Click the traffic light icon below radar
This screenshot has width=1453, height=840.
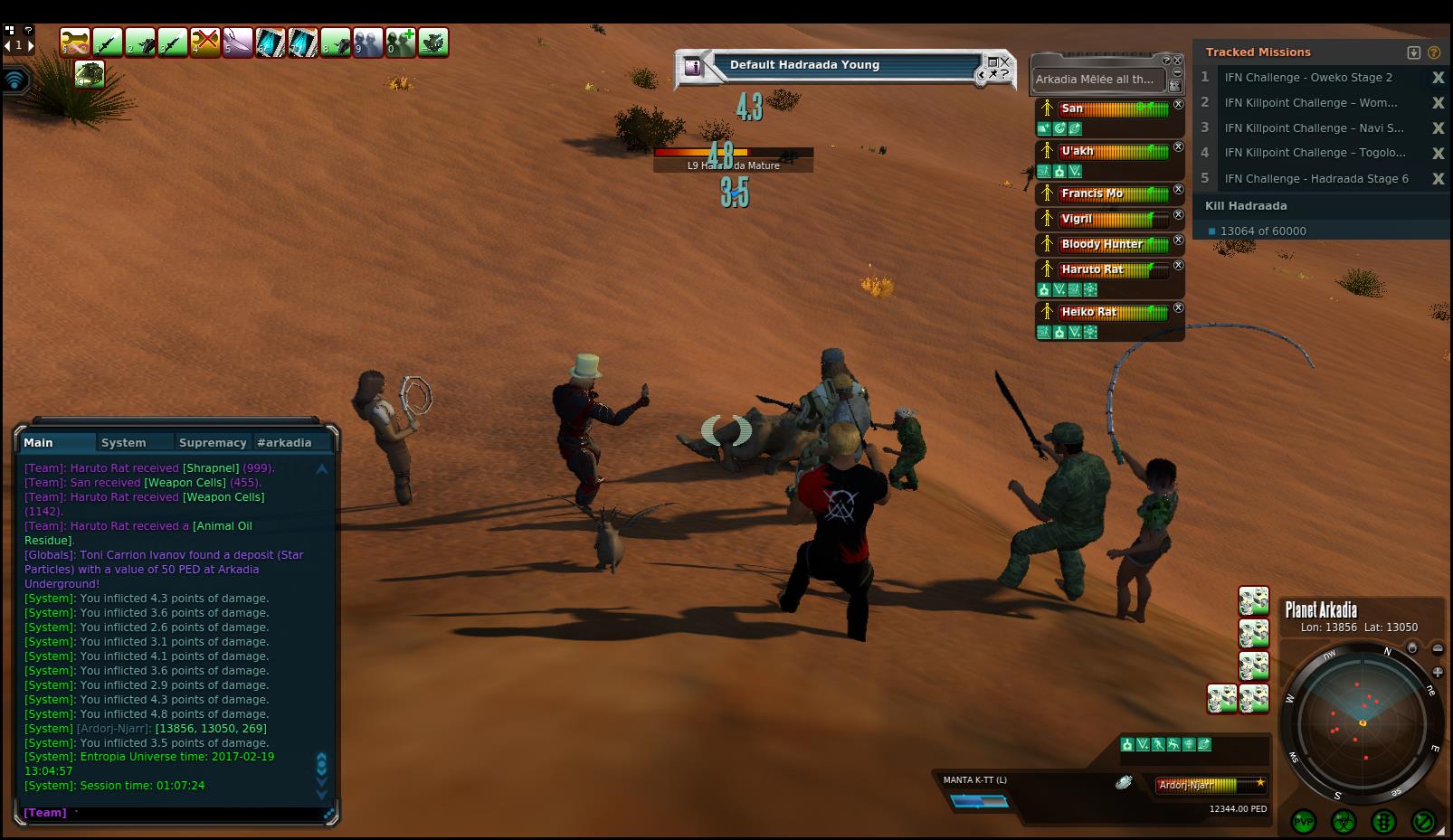[1383, 822]
